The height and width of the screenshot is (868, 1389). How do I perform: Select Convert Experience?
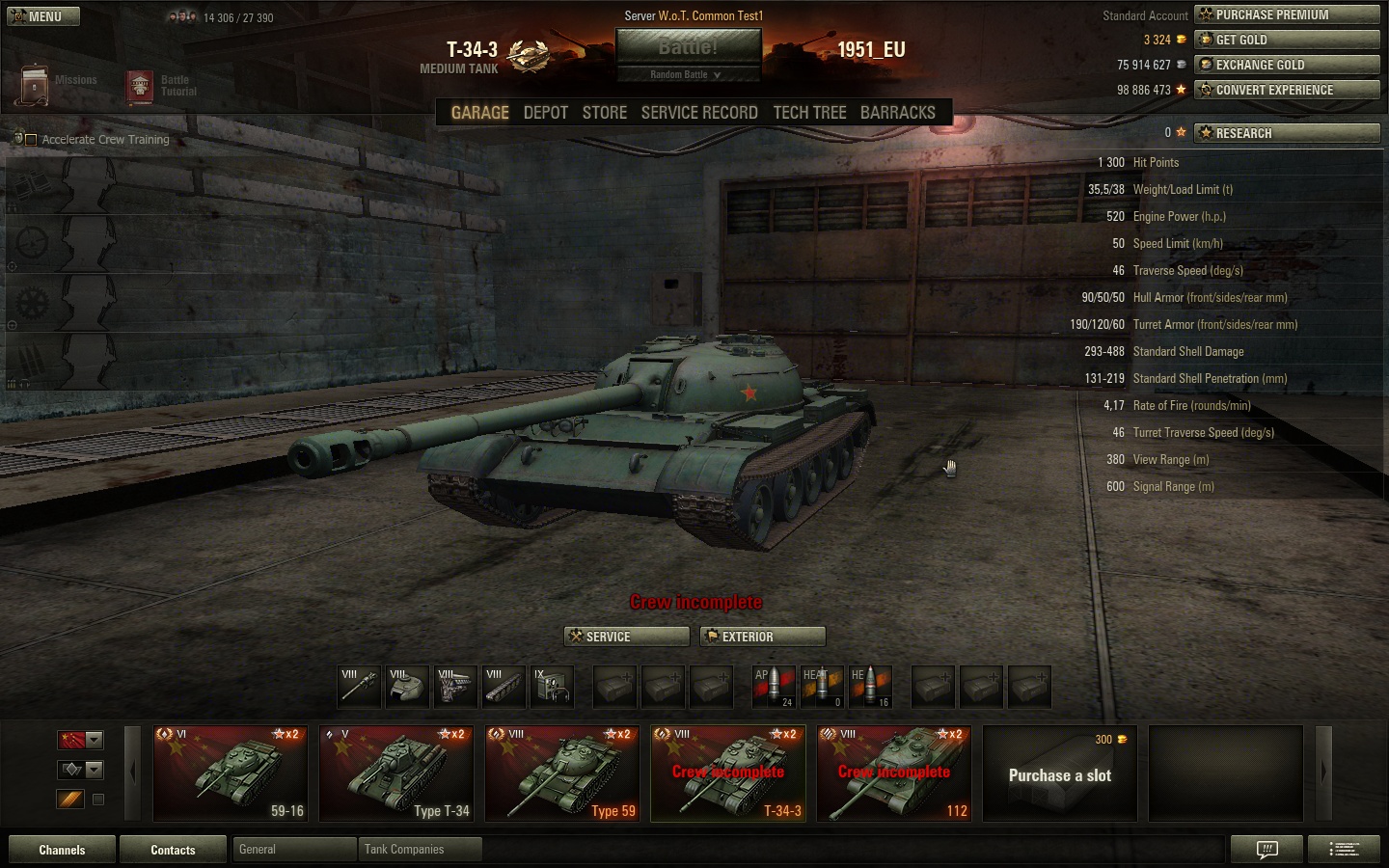coord(1287,90)
